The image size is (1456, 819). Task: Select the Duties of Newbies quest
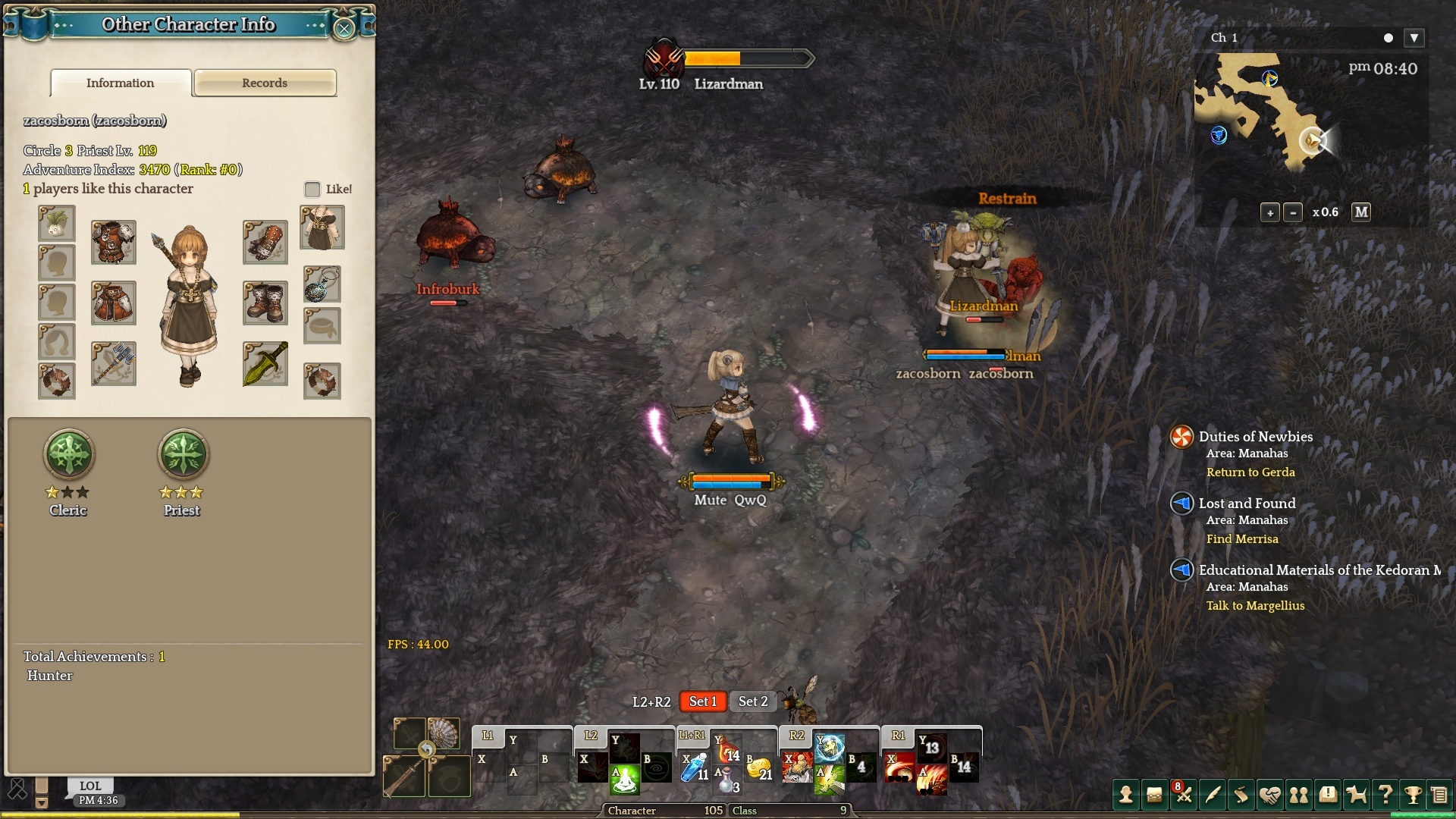pyautogui.click(x=1255, y=437)
